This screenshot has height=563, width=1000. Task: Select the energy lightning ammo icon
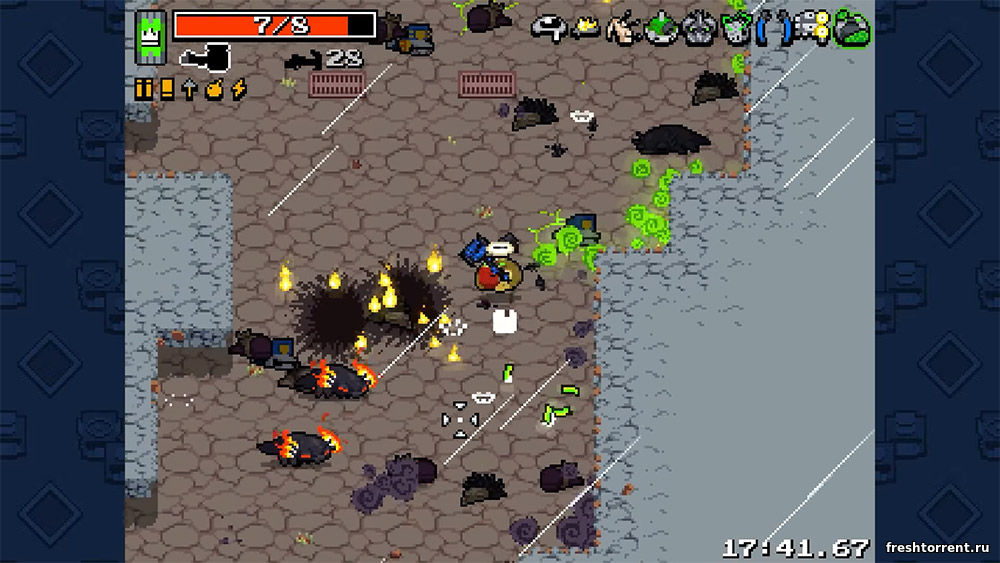(x=238, y=89)
